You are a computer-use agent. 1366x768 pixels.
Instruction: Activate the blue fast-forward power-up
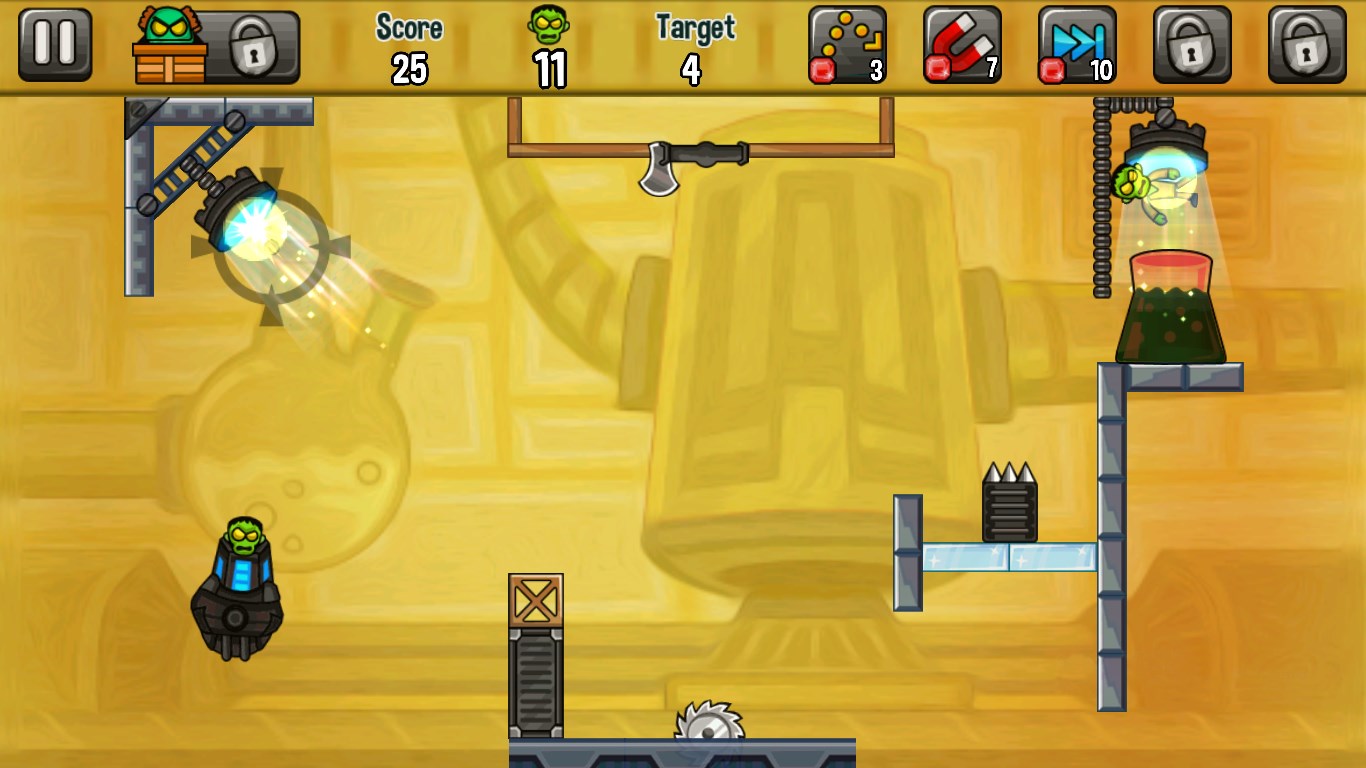click(x=1077, y=45)
